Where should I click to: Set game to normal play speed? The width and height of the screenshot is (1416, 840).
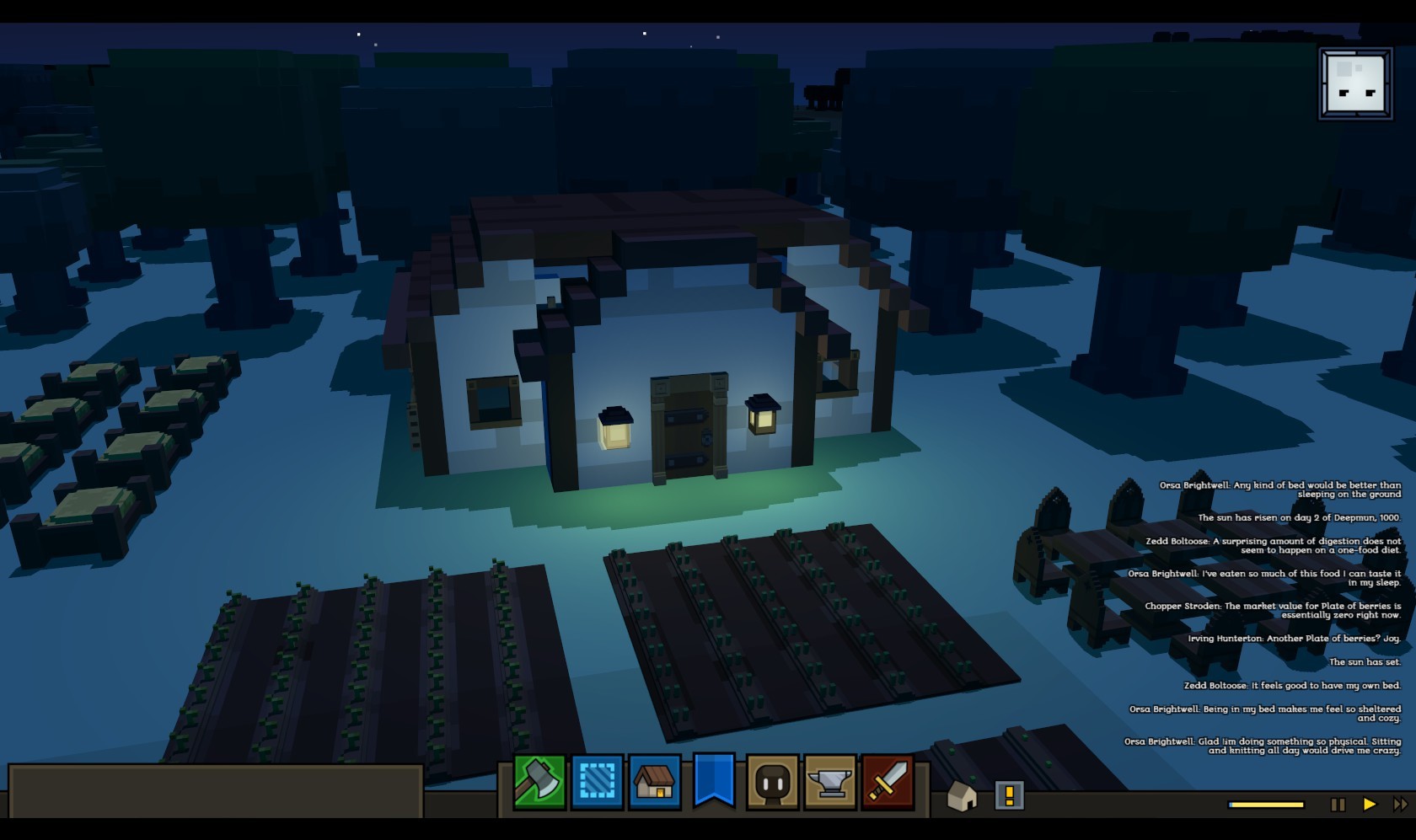pyautogui.click(x=1370, y=805)
